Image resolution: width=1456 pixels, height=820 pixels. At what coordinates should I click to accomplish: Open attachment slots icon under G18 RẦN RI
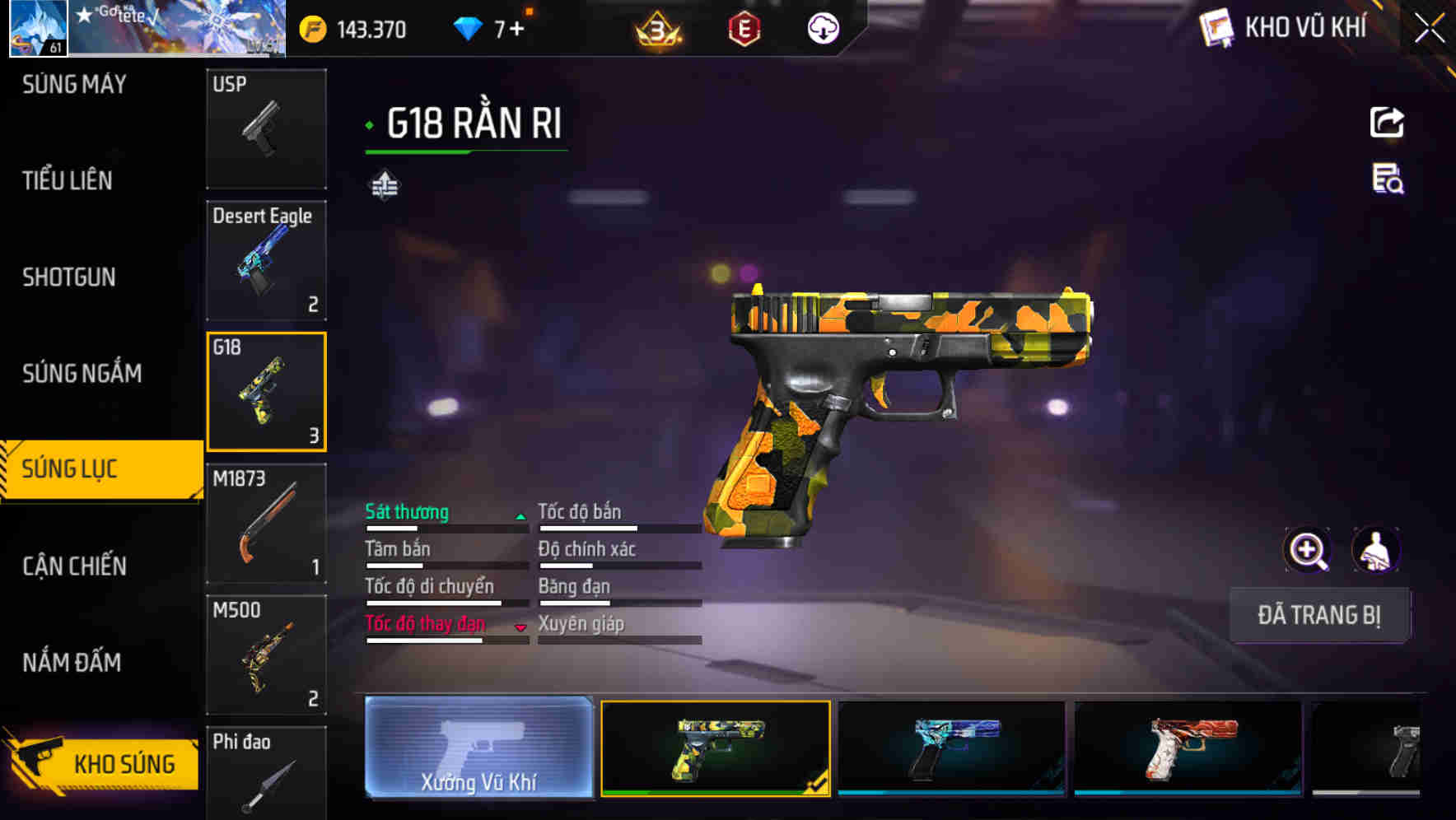click(x=384, y=184)
